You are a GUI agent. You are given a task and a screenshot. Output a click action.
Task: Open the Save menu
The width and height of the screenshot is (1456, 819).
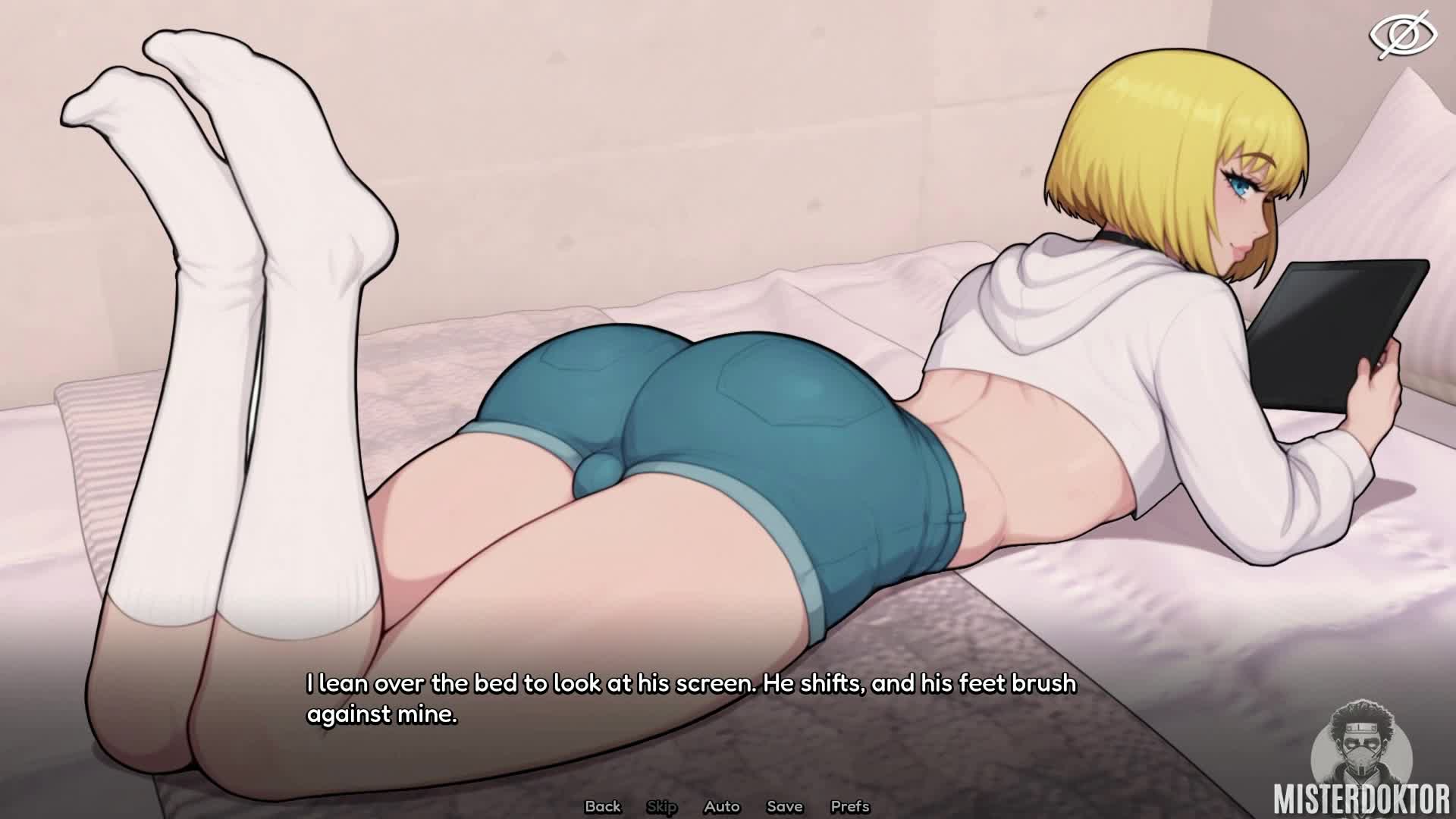[x=784, y=806]
